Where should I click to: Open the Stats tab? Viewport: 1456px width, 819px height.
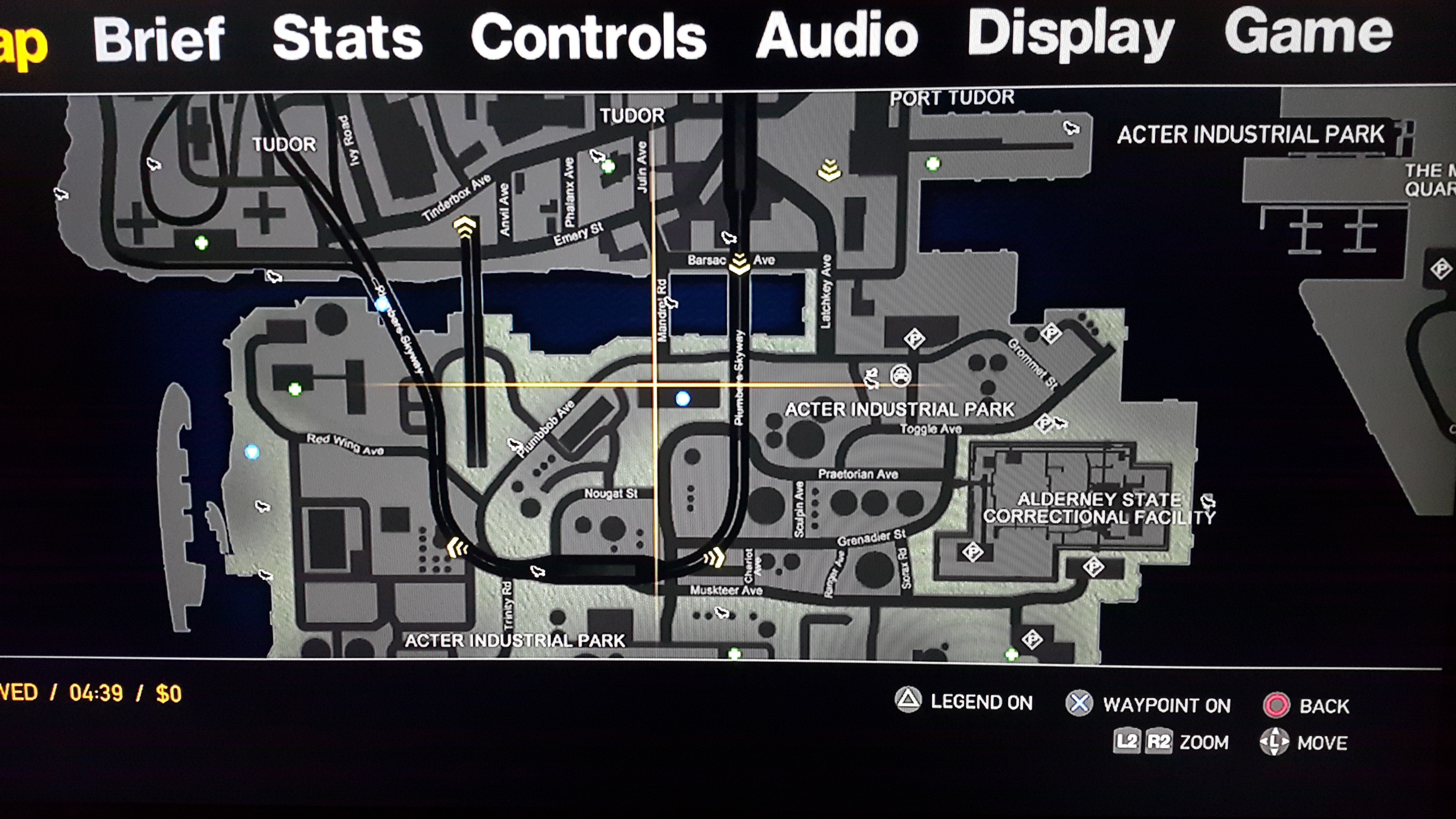click(347, 37)
